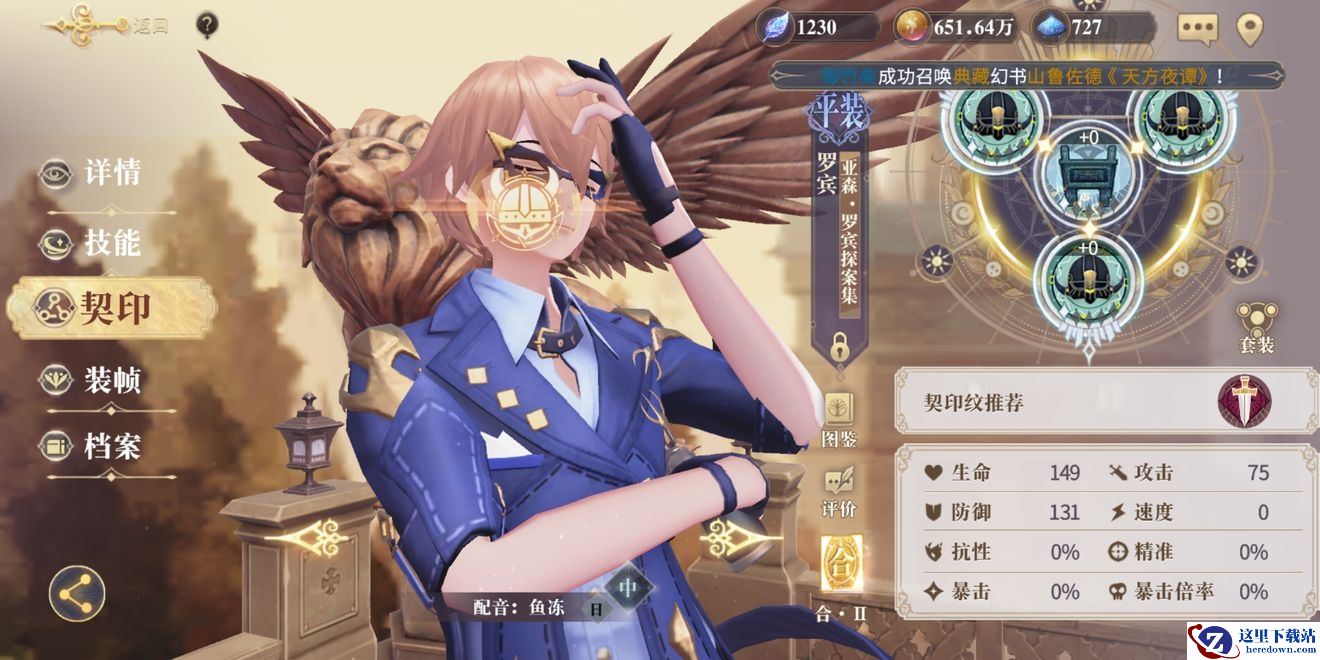Switch to the 技能 skills tab
This screenshot has width=1320, height=660.
[x=94, y=242]
